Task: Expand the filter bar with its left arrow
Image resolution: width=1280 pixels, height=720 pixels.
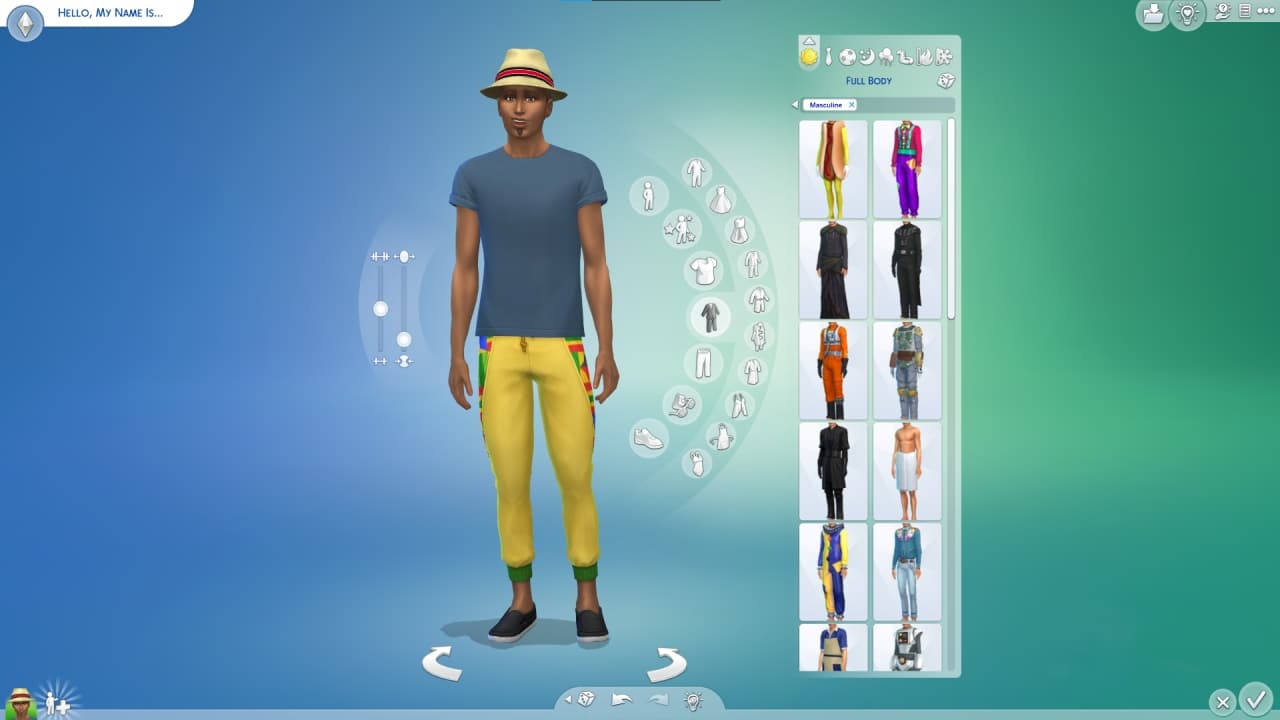Action: (795, 104)
